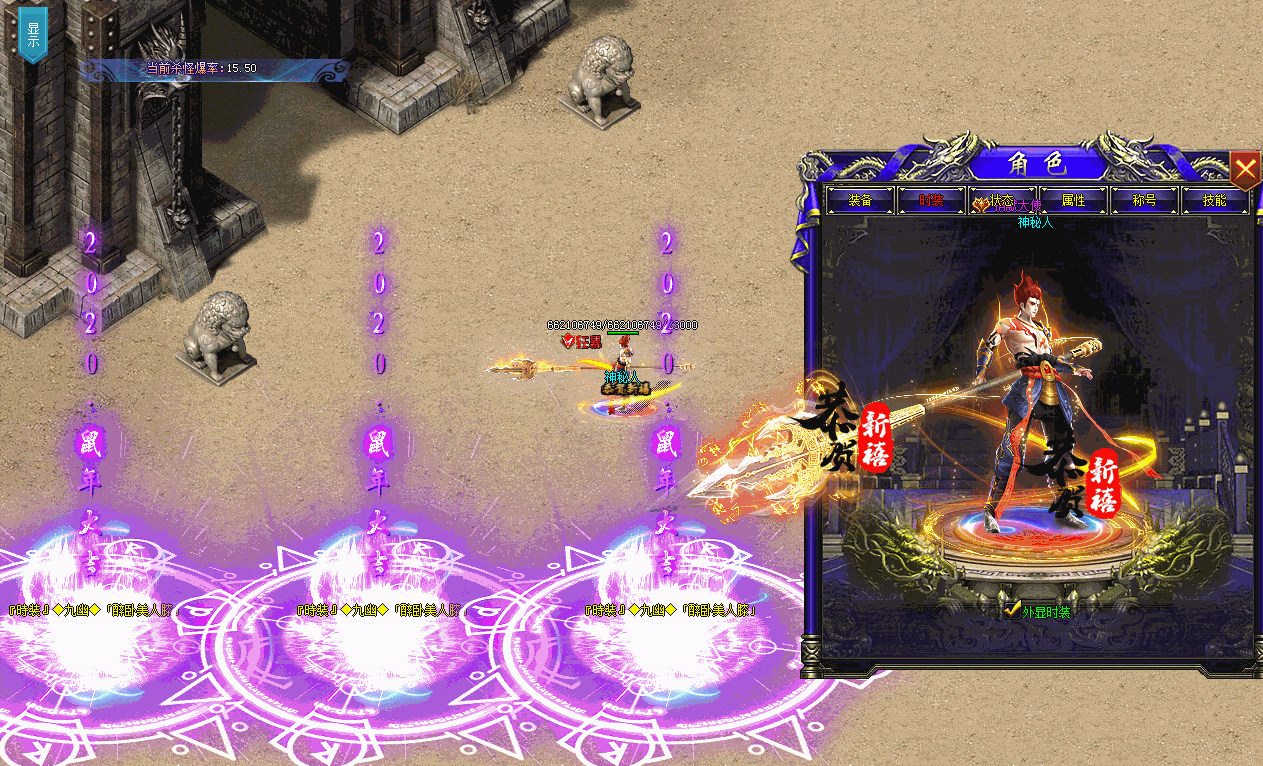Close the 角色 character window
The height and width of the screenshot is (766, 1263).
pyautogui.click(x=1244, y=170)
